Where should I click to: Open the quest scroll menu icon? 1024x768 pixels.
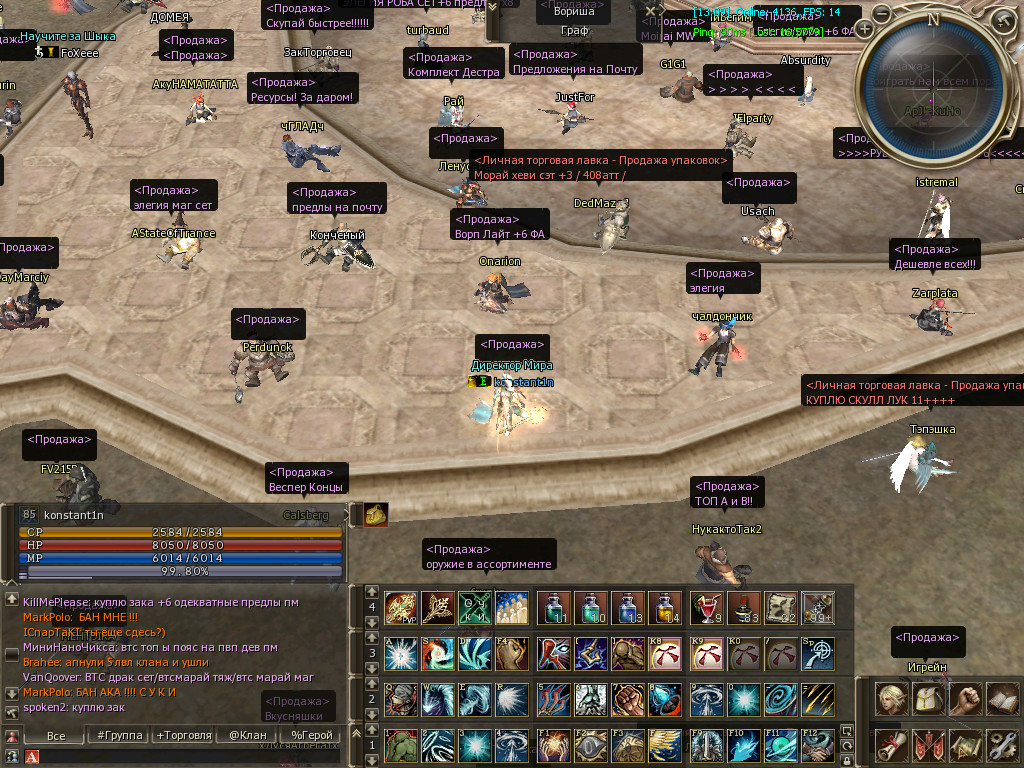[x=891, y=744]
